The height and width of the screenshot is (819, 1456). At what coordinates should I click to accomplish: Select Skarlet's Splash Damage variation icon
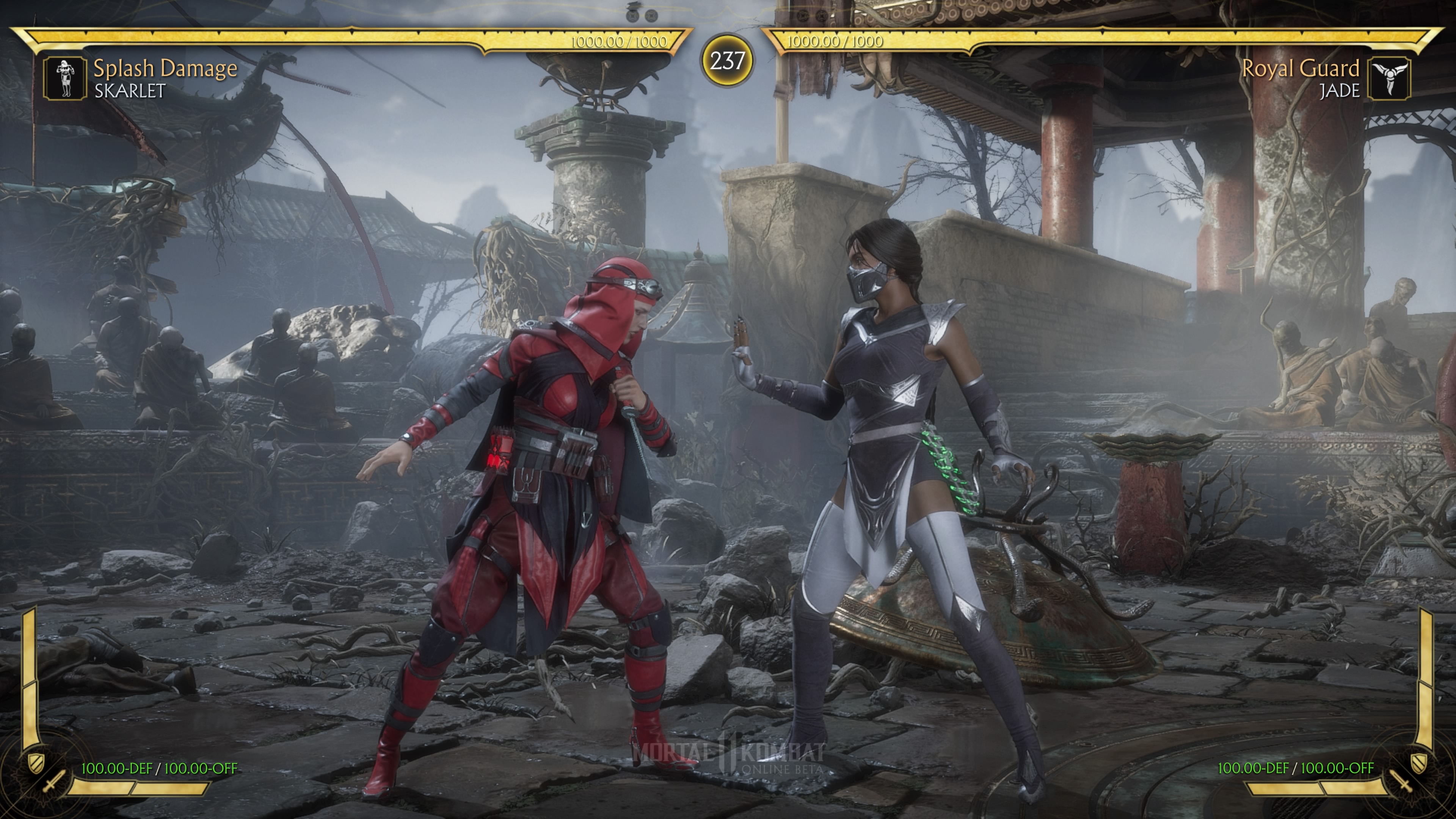coord(65,78)
